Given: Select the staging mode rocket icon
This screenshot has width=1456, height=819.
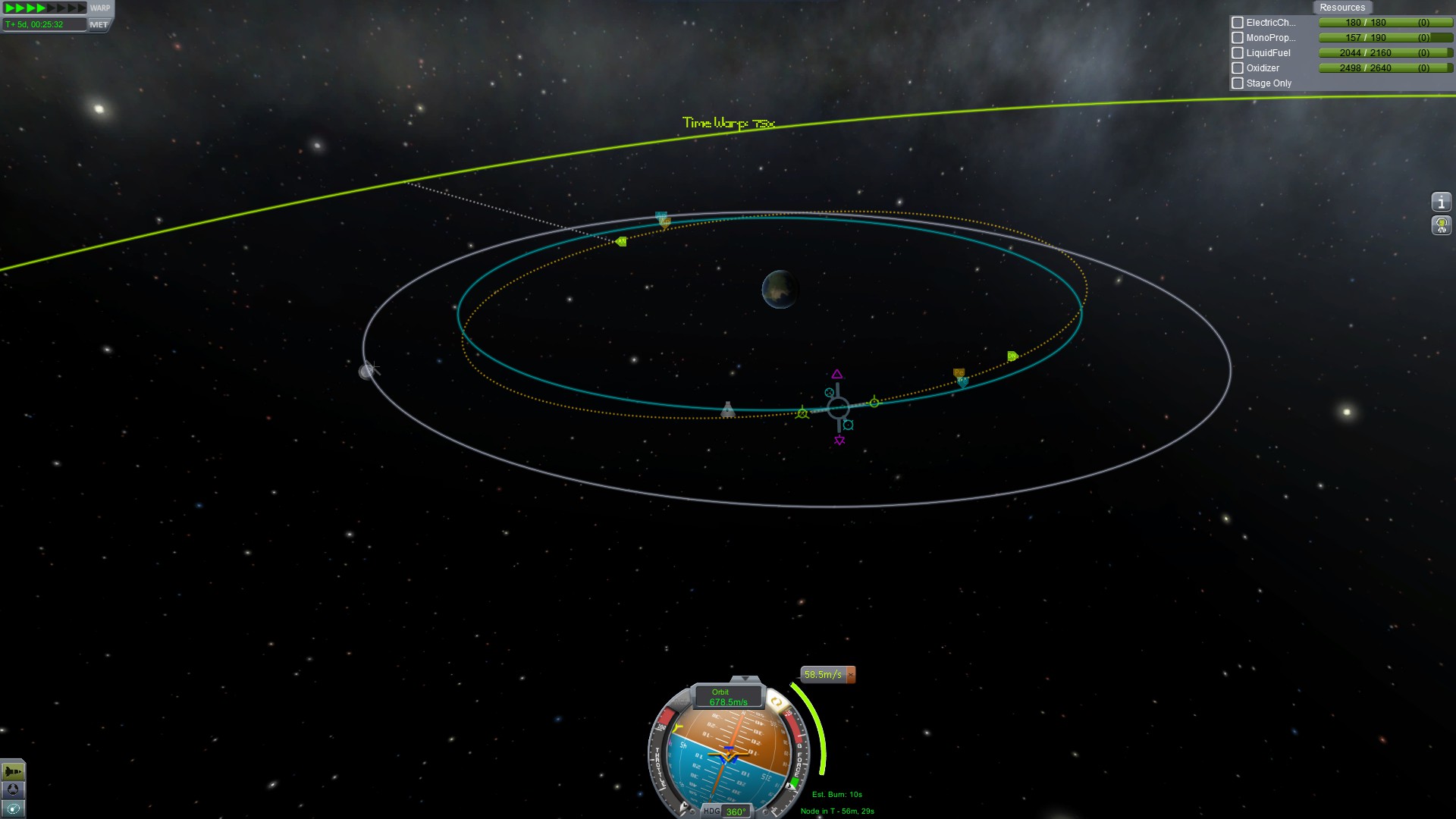Looking at the screenshot, I should pos(13,772).
